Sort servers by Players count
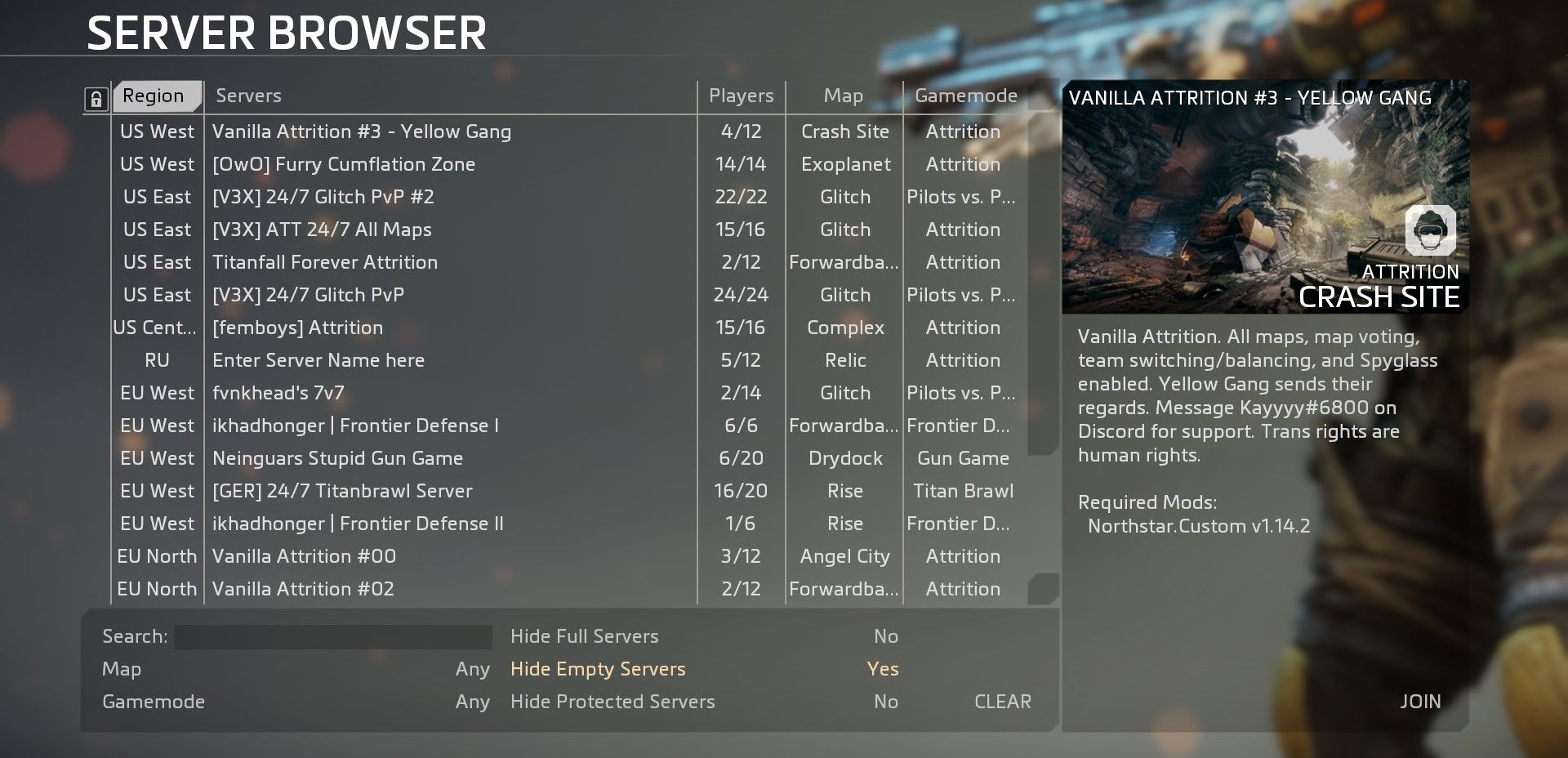This screenshot has width=1568, height=758. coord(741,96)
